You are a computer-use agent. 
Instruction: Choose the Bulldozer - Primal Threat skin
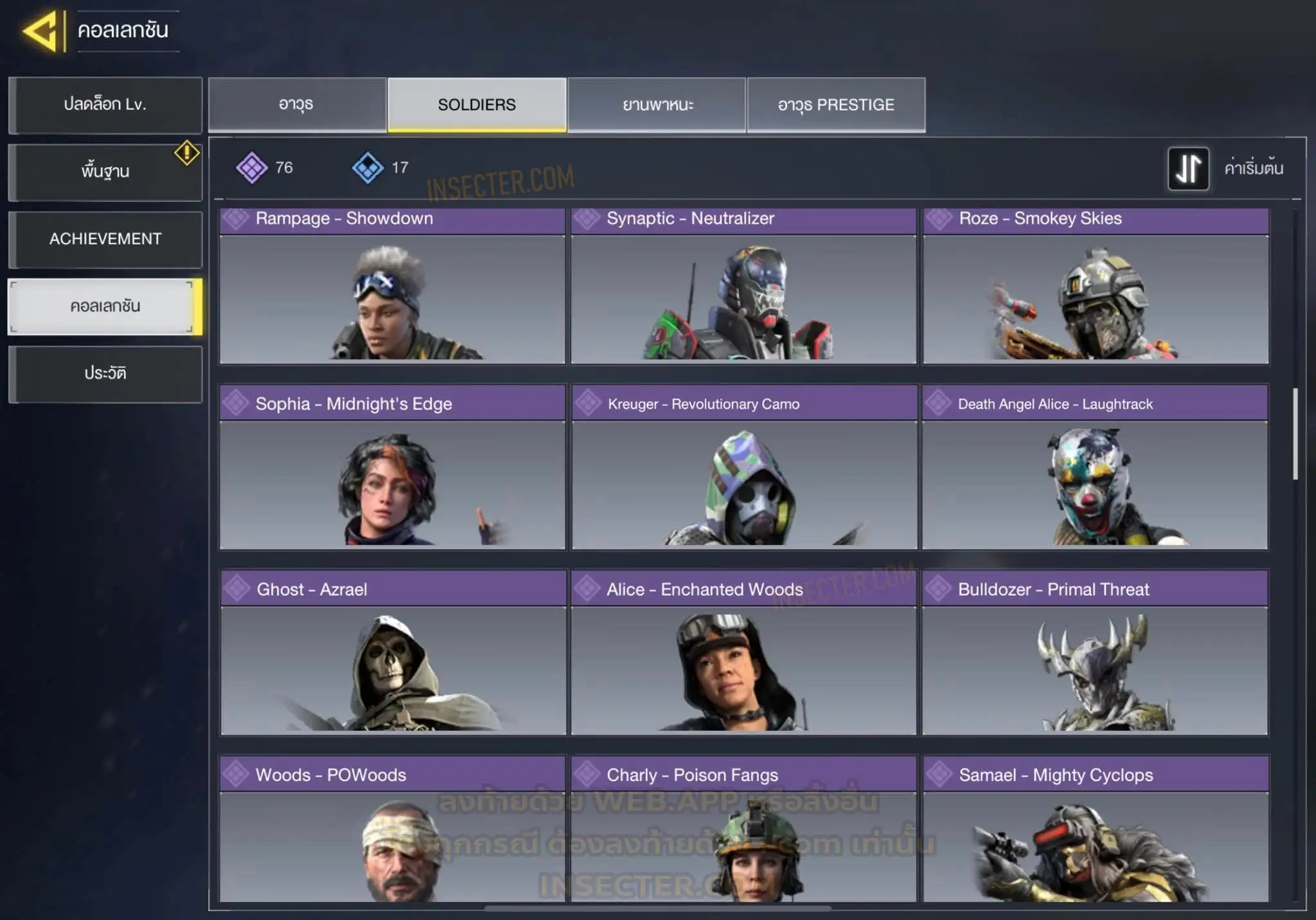(1095, 653)
